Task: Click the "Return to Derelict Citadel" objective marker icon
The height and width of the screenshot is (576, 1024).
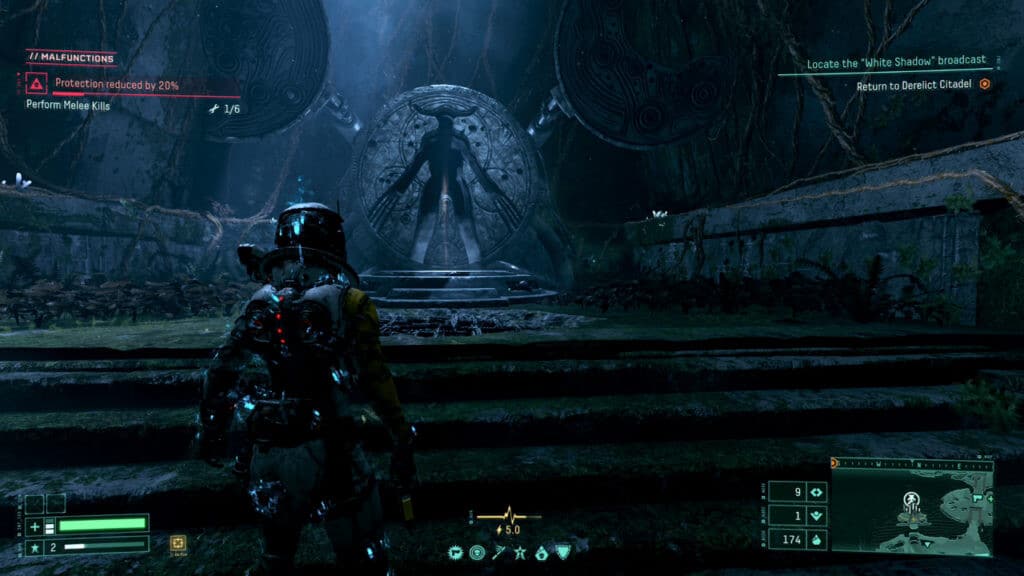Action: (x=985, y=85)
